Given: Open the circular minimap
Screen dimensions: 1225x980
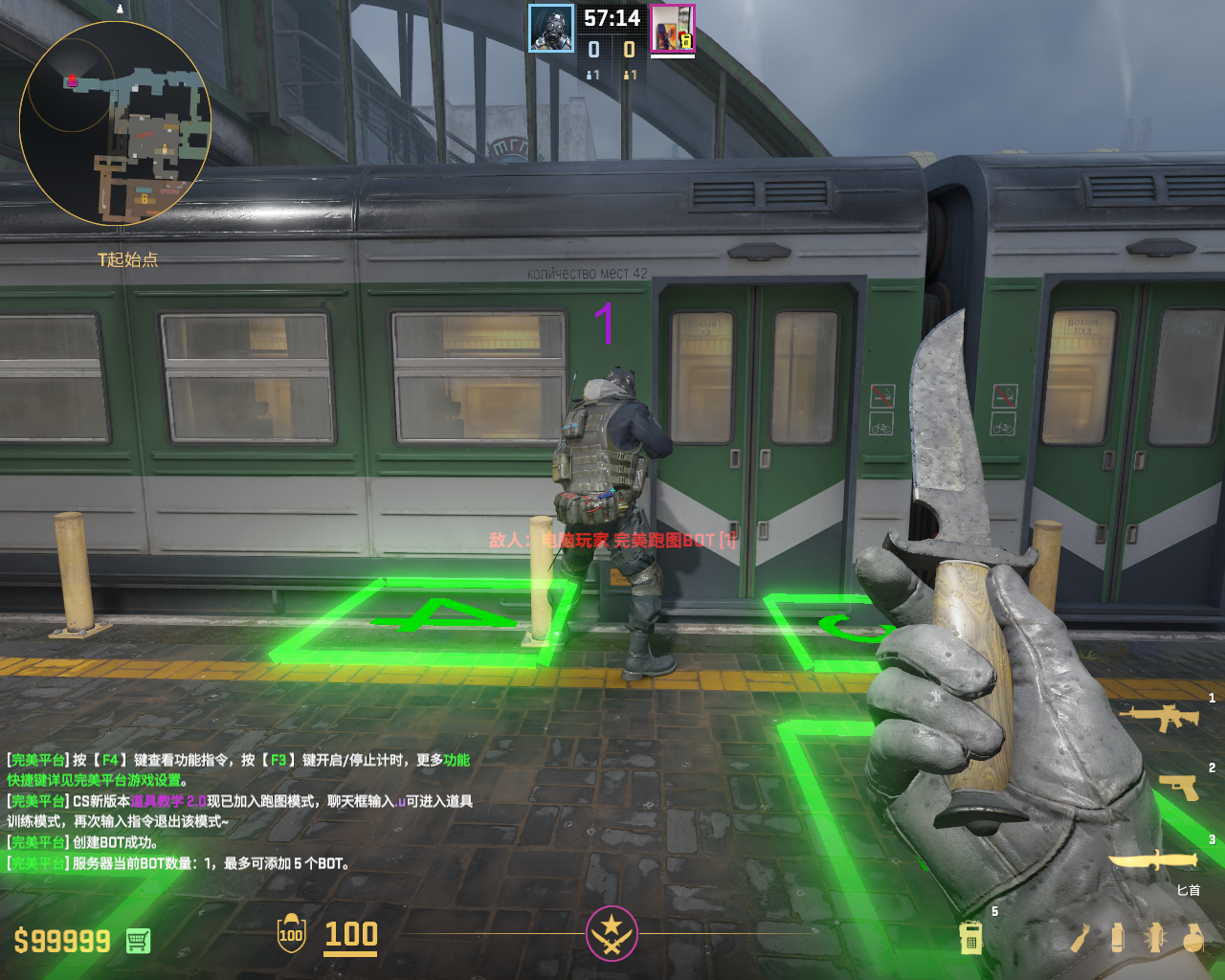Looking at the screenshot, I should [115, 124].
